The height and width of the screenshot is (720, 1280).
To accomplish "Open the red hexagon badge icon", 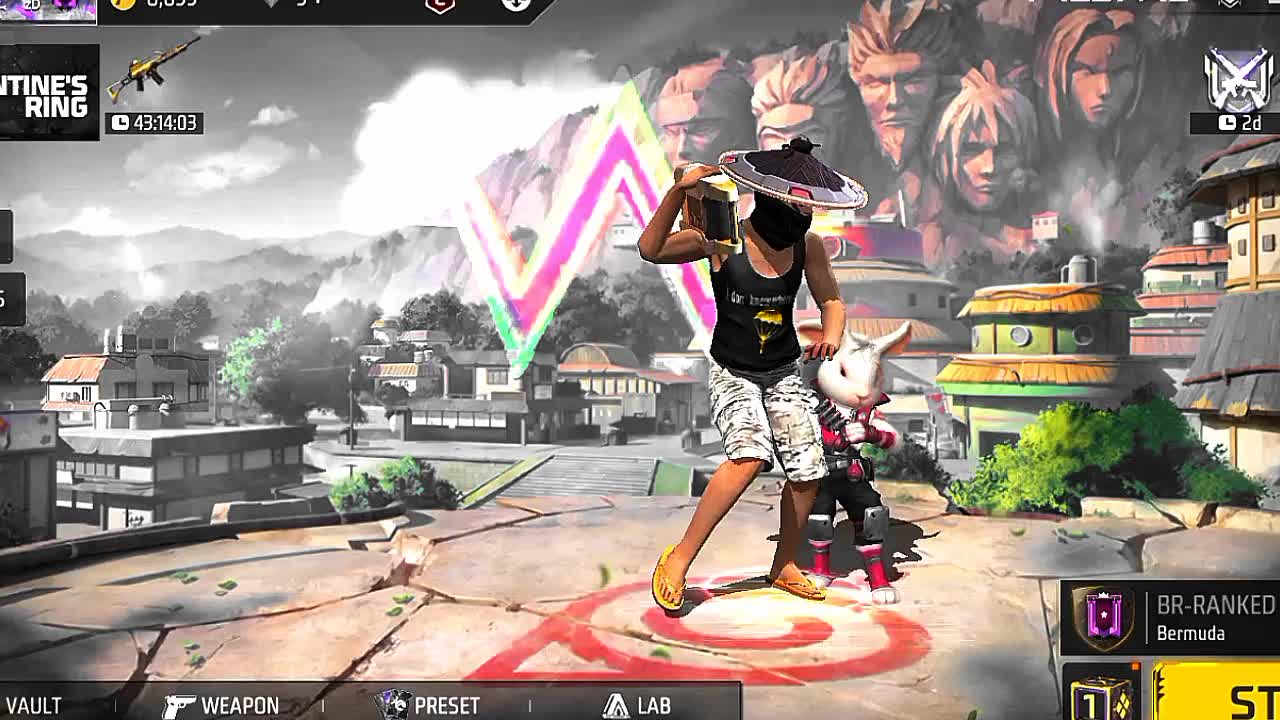I will [x=440, y=5].
